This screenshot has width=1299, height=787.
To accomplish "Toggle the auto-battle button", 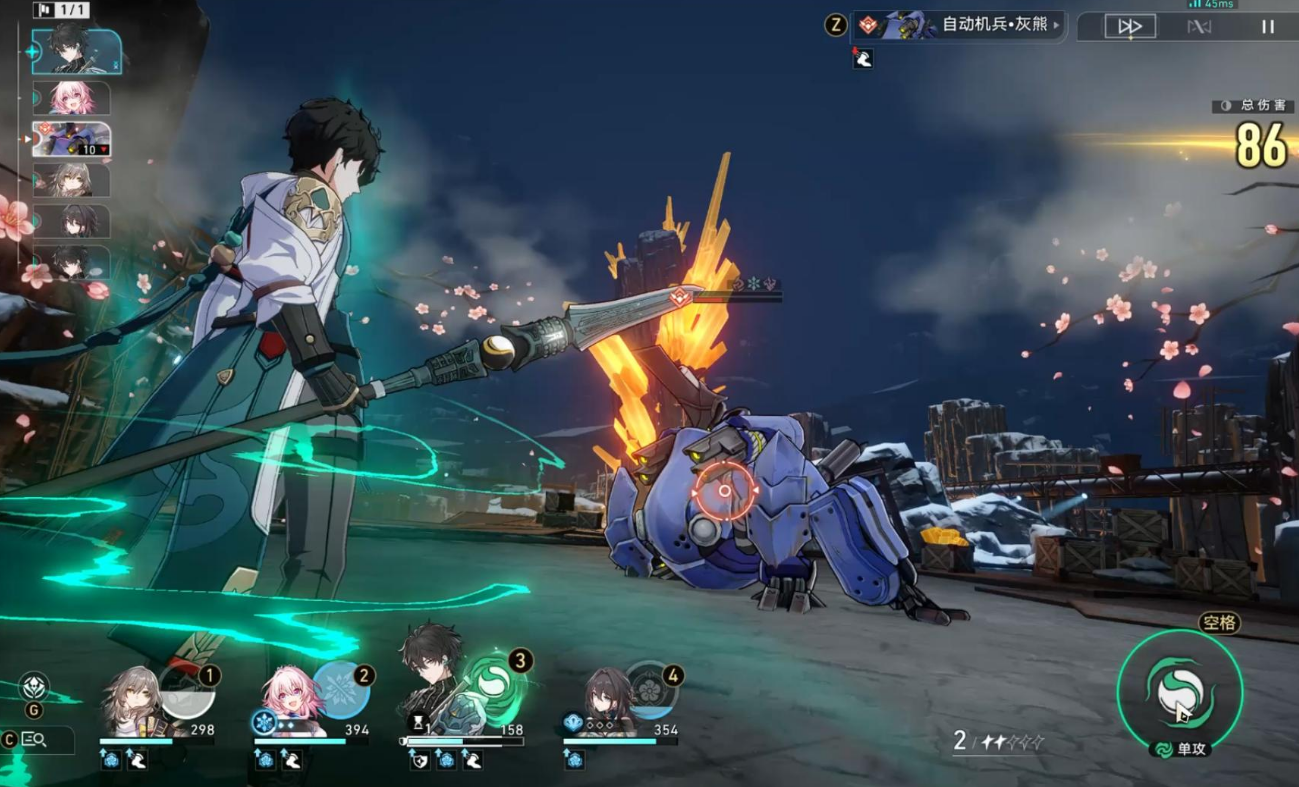I will pos(1199,27).
